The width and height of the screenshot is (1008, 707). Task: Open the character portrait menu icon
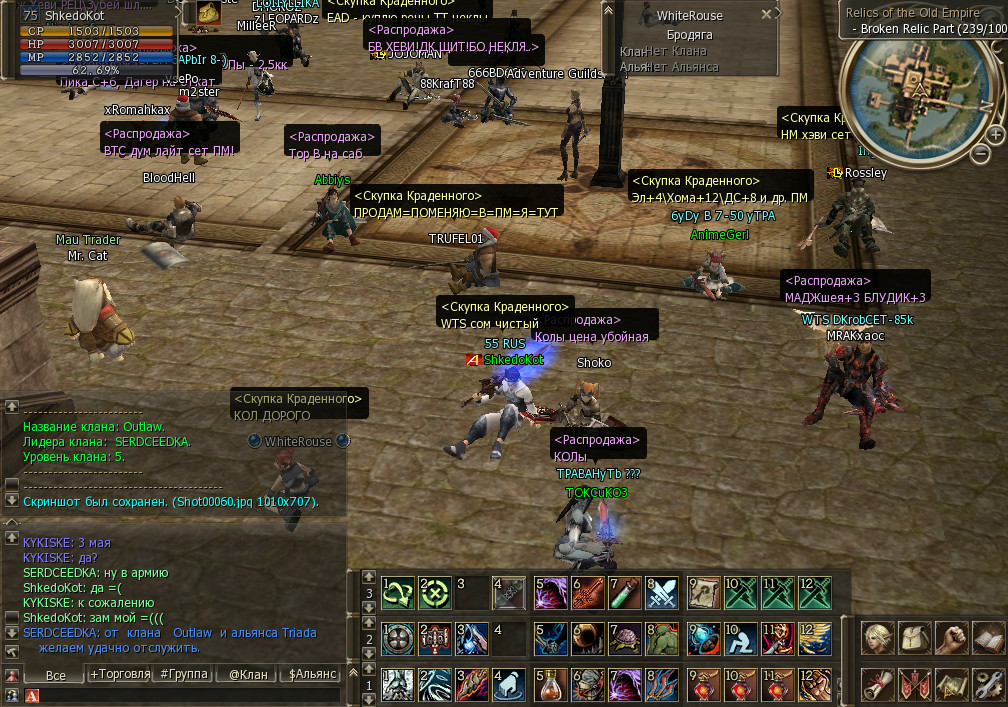tap(880, 639)
